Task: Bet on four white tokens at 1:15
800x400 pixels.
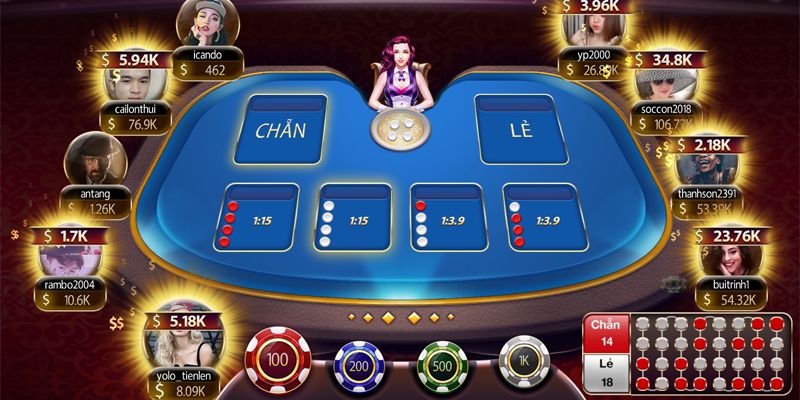Action: (x=353, y=218)
